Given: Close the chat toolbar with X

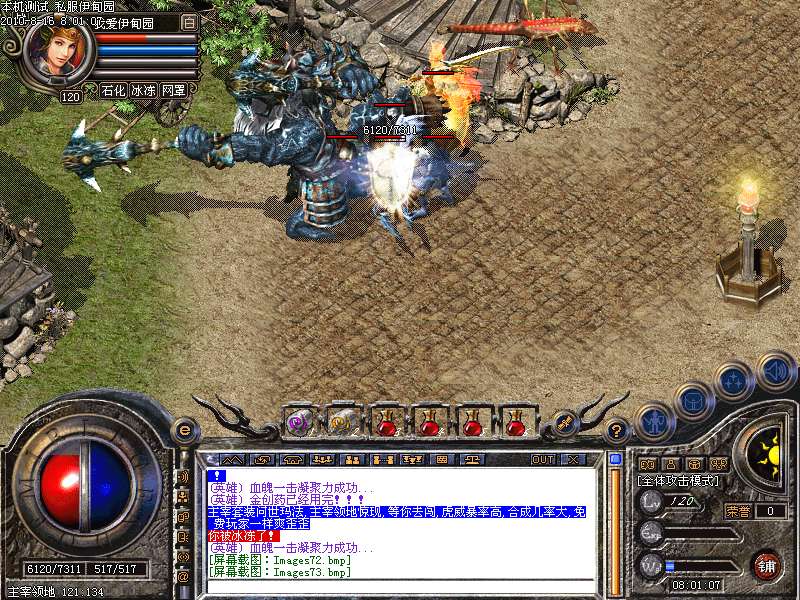Looking at the screenshot, I should tap(573, 460).
